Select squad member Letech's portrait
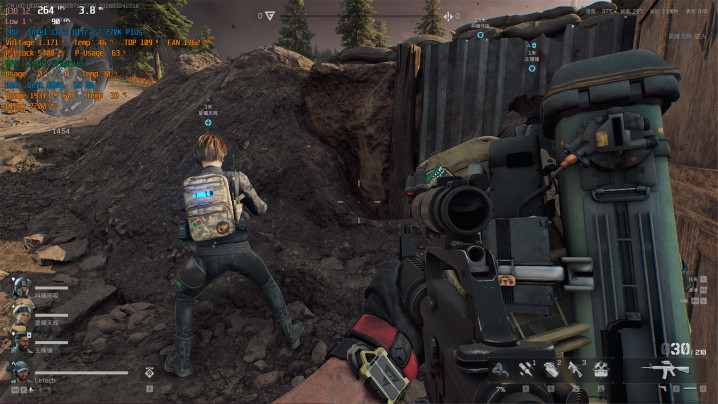 point(21,370)
